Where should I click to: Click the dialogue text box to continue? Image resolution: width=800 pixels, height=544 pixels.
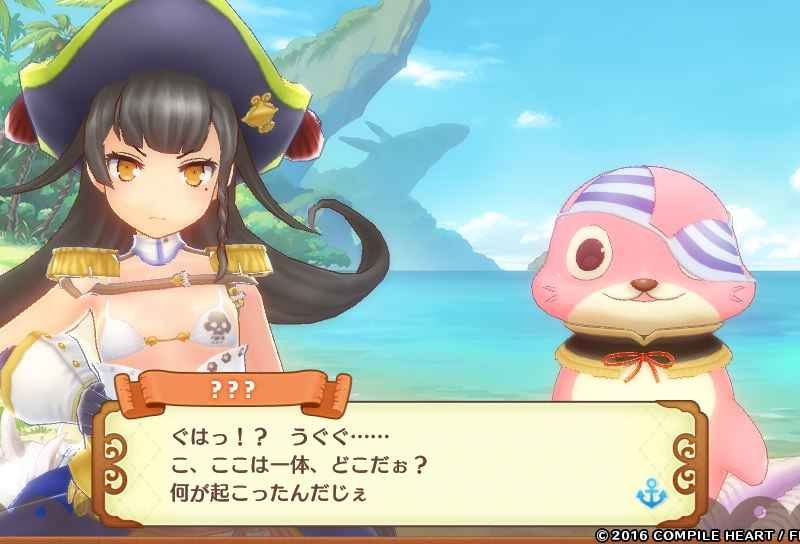click(x=400, y=464)
